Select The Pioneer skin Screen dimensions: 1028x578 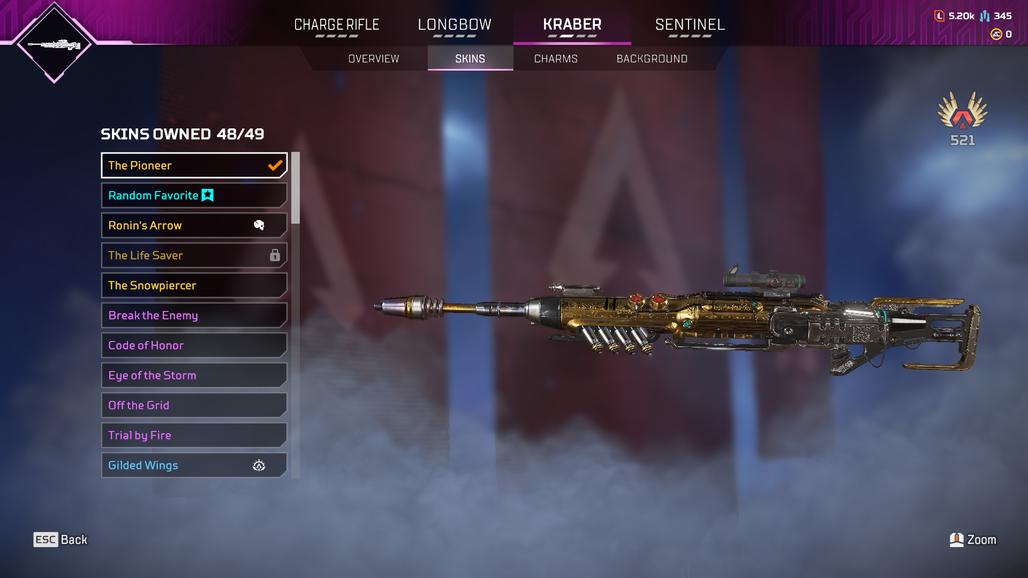tap(194, 165)
